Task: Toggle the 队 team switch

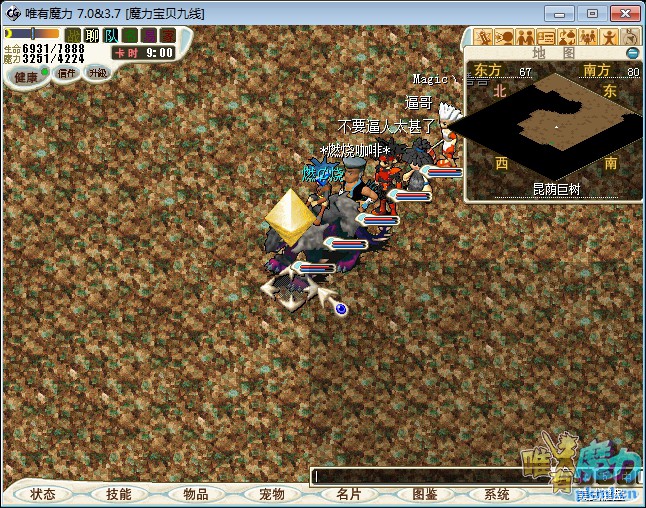Action: click(111, 35)
